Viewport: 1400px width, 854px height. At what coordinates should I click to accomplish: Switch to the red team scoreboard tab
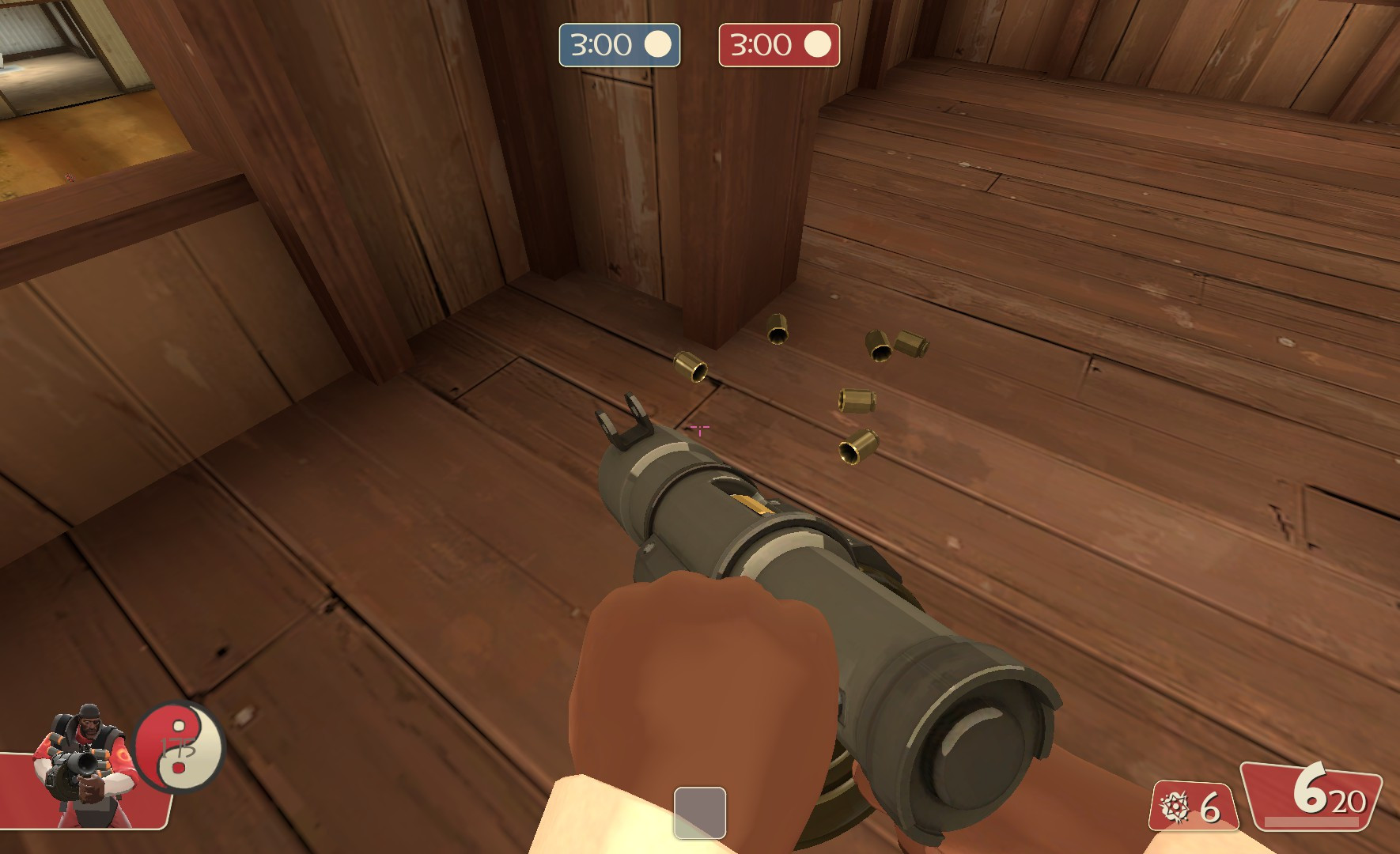pyautogui.click(x=780, y=44)
